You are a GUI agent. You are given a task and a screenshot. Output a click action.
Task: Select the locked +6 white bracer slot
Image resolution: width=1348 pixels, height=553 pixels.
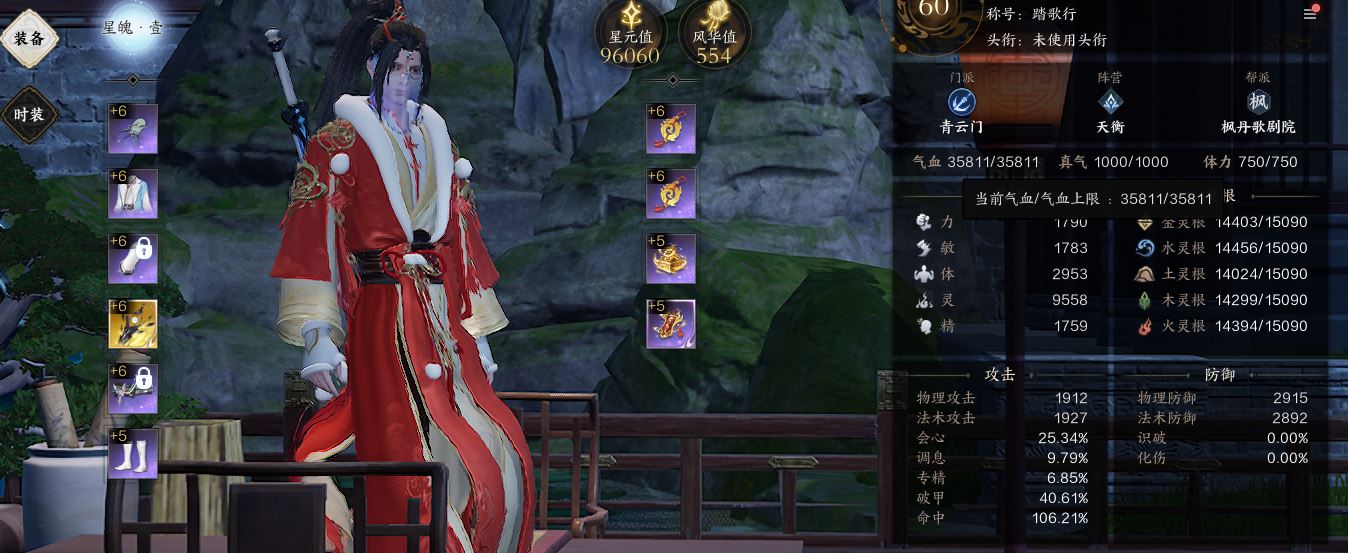tap(133, 259)
